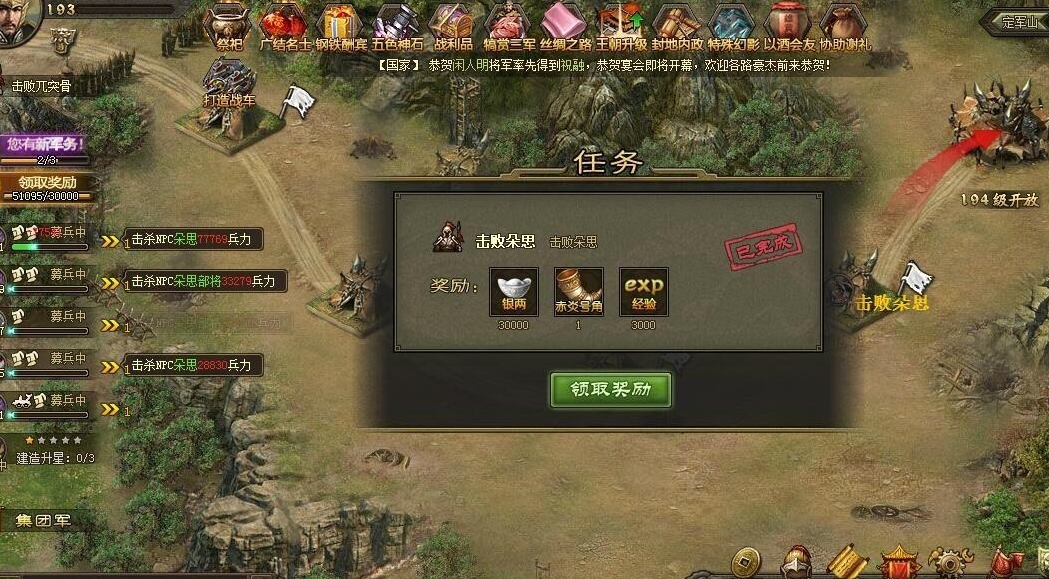Screen dimensions: 1049x579
Task: Click the gold coin icon in bottom bar
Action: (745, 562)
